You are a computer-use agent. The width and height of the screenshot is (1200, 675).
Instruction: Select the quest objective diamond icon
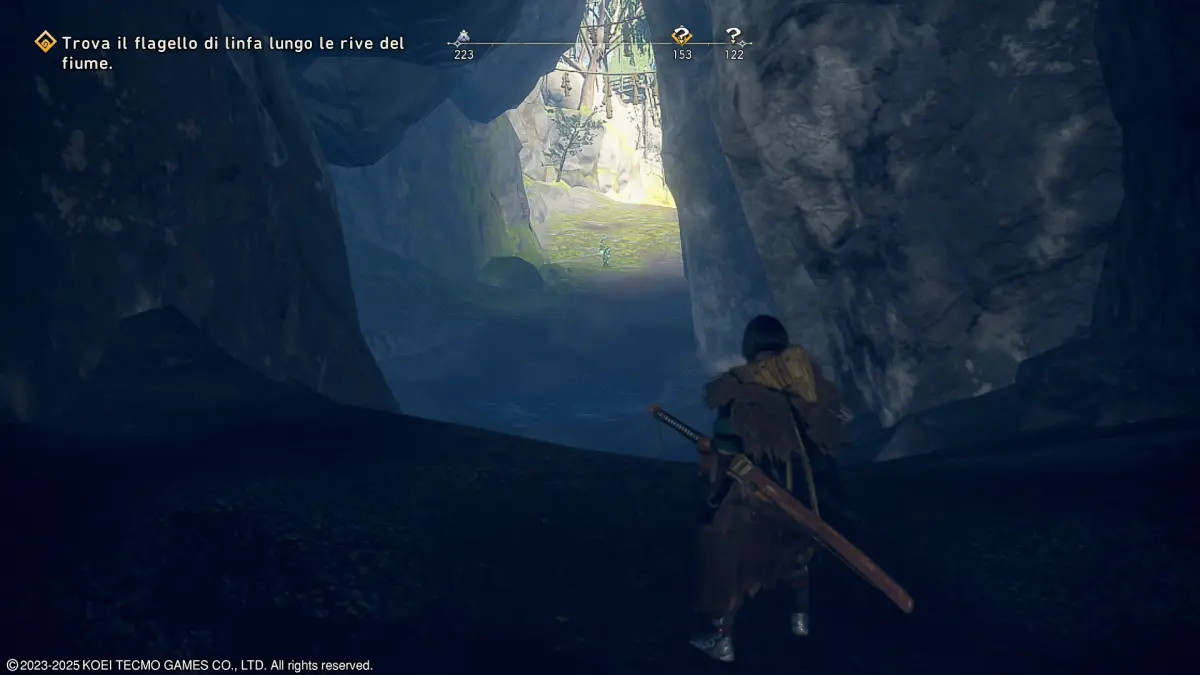[x=45, y=42]
